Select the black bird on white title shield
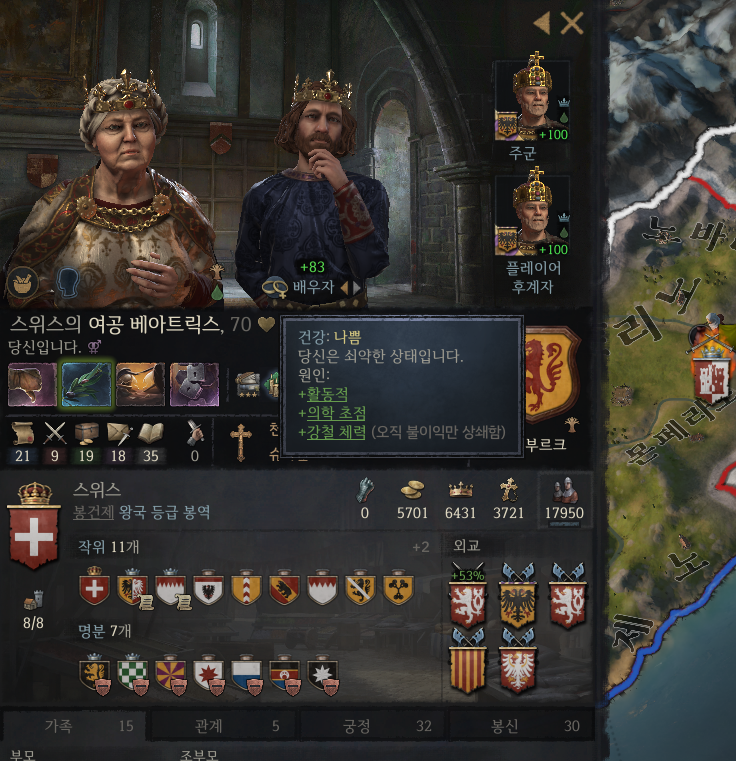 pyautogui.click(x=208, y=588)
